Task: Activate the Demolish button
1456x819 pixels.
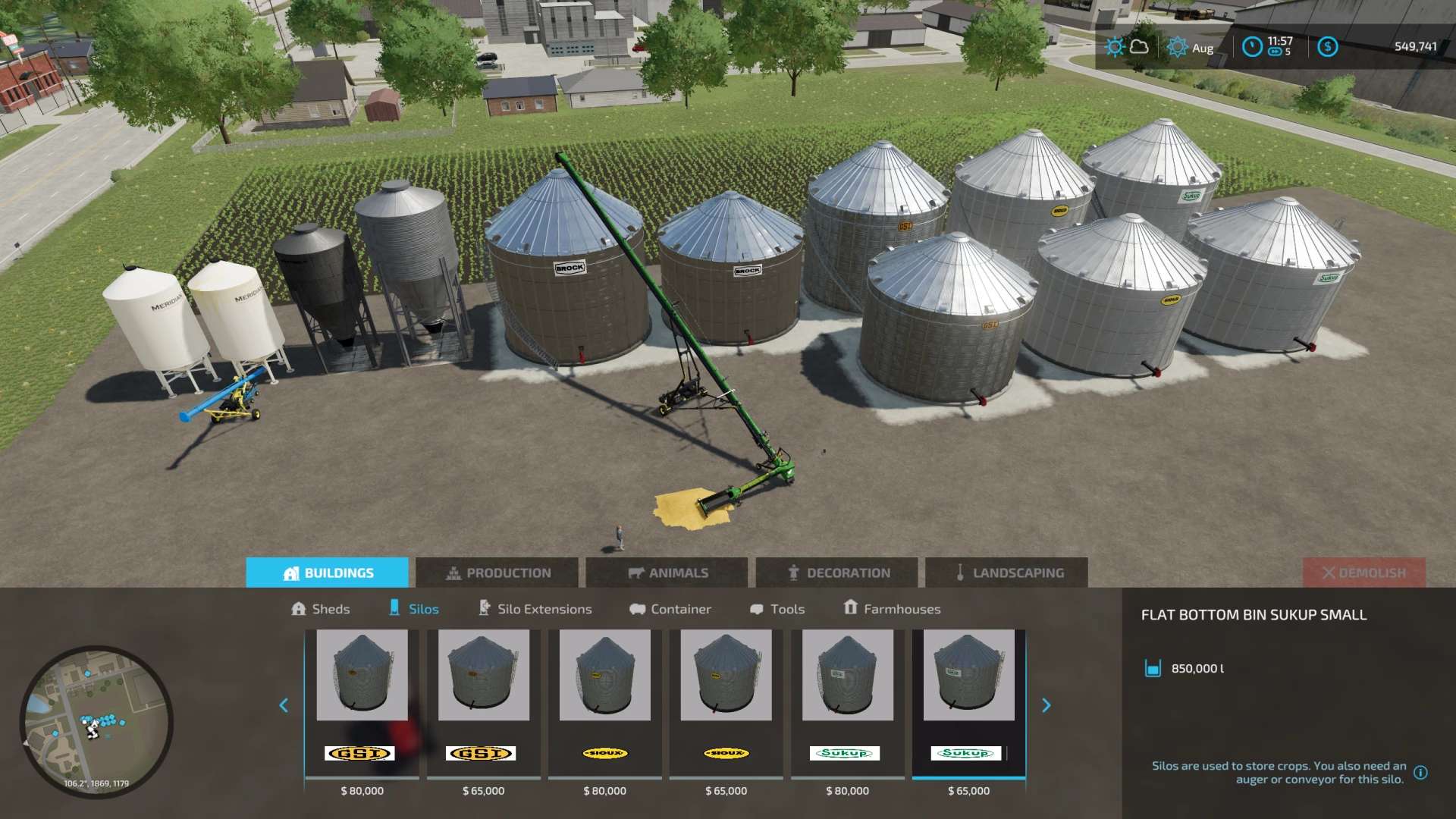Action: [1363, 573]
